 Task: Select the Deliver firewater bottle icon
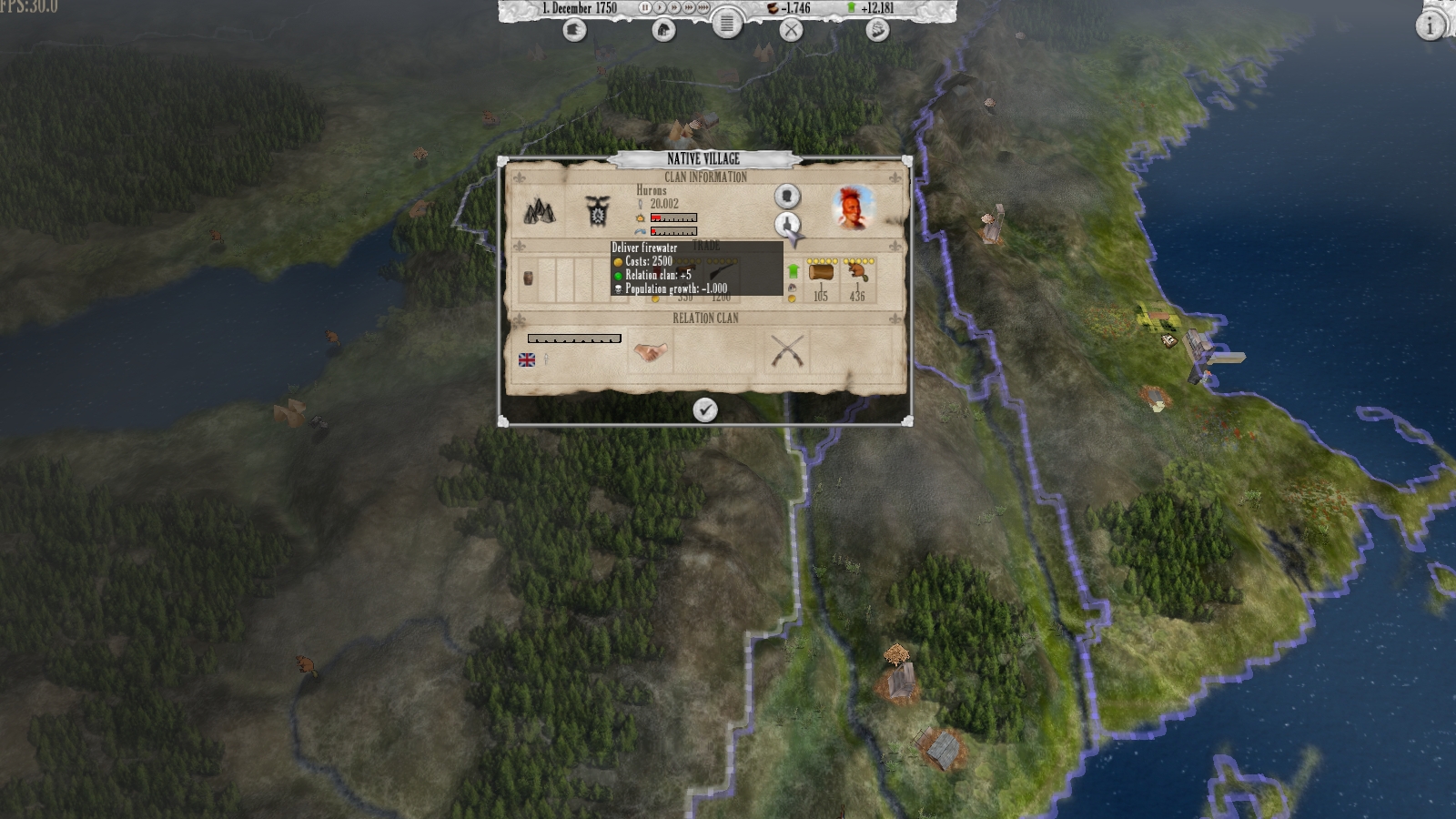[x=788, y=223]
